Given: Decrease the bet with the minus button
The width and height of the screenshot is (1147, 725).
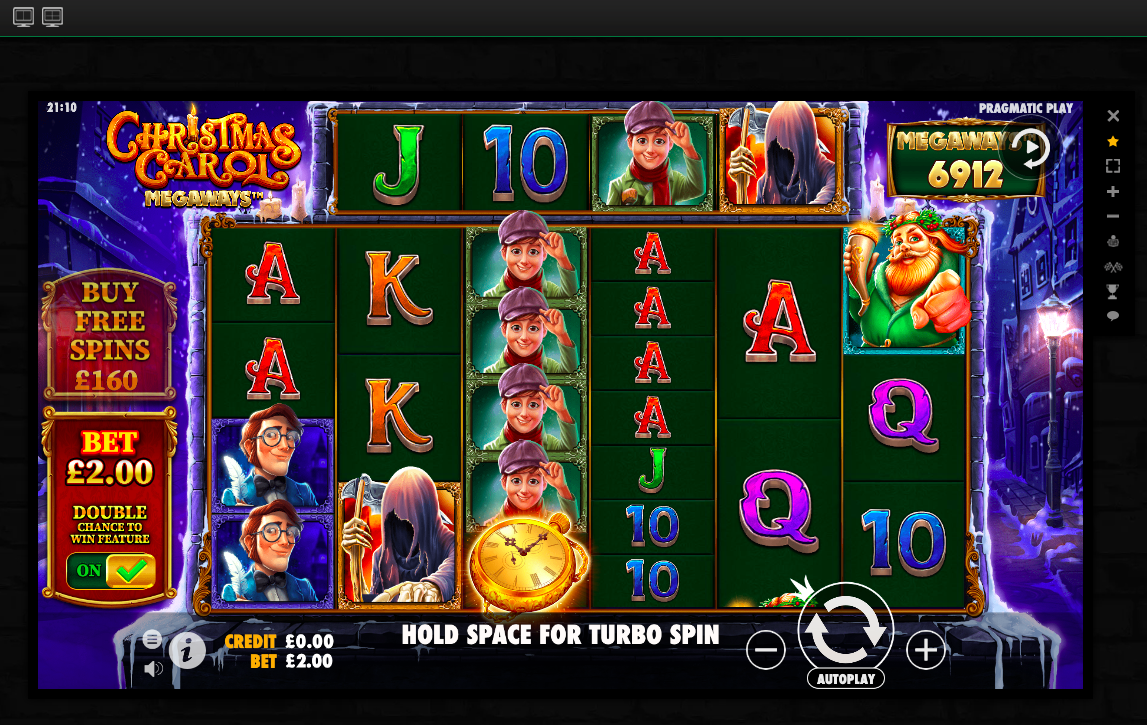Looking at the screenshot, I should (765, 651).
